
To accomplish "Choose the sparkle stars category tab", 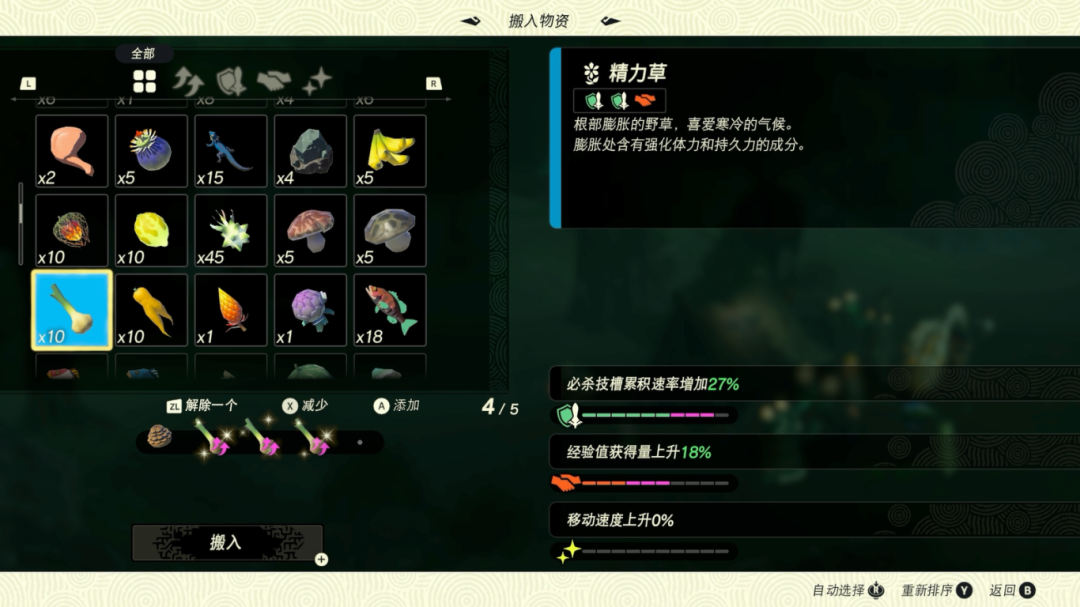I will coord(317,82).
